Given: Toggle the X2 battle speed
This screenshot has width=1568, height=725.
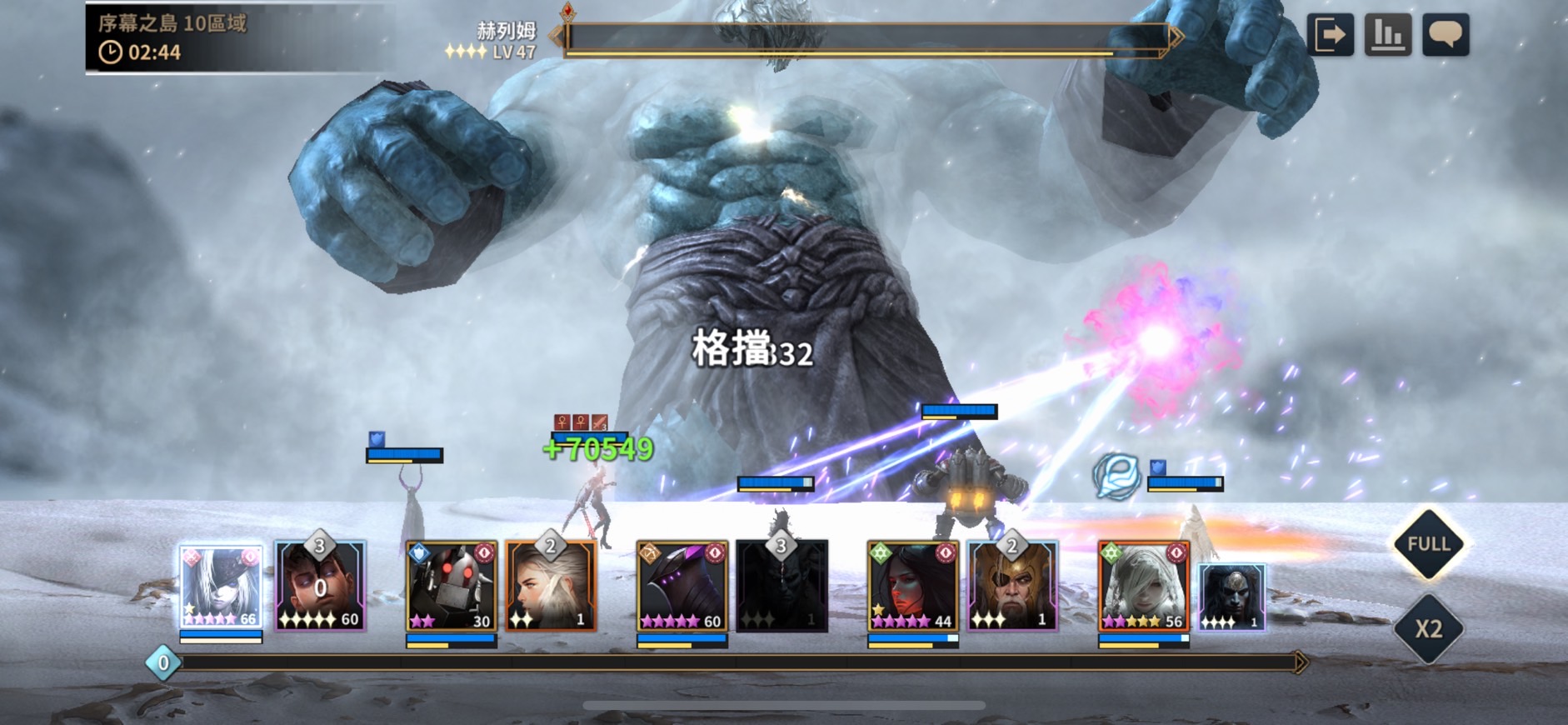Looking at the screenshot, I should (1429, 628).
